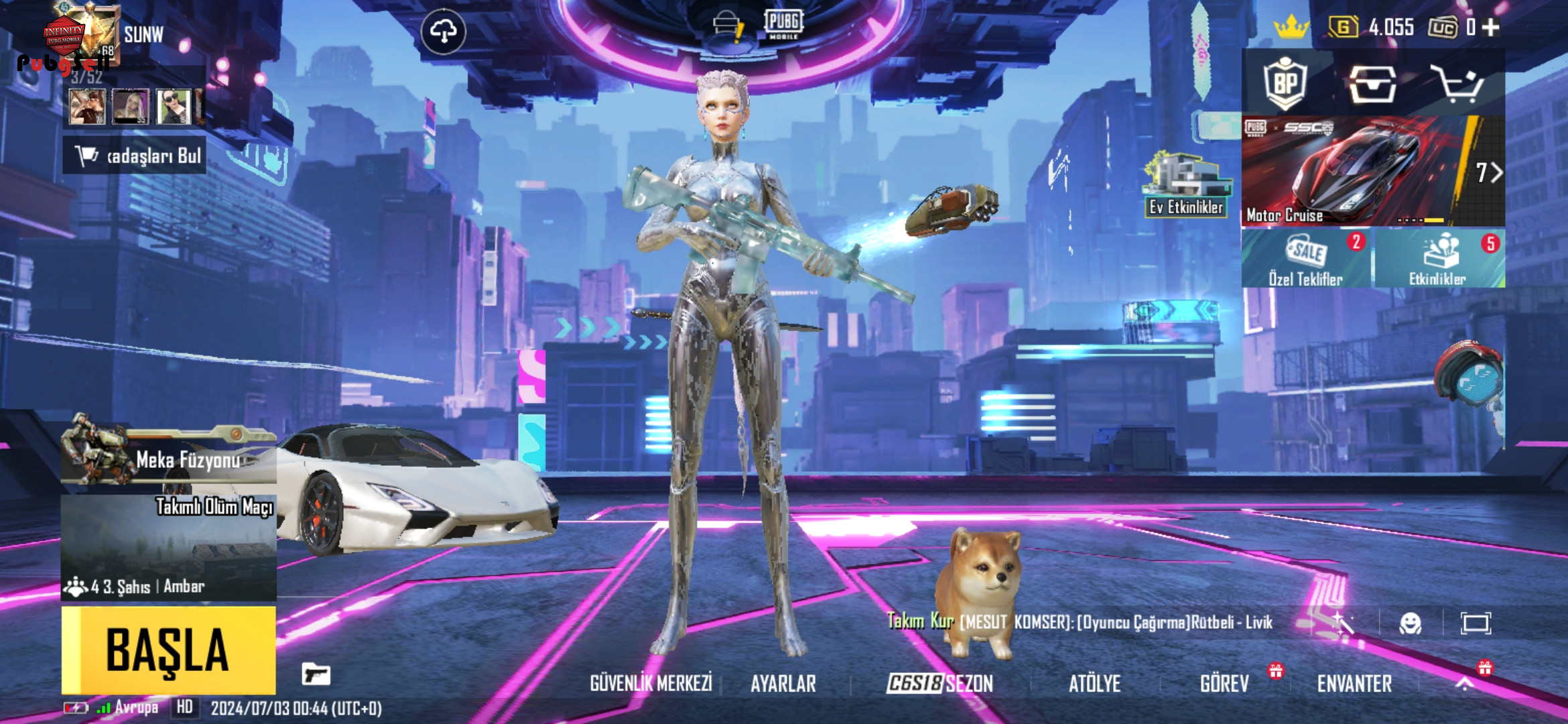Open the C6S18 SEZON page
Screen dimensions: 1568x724
tap(939, 683)
